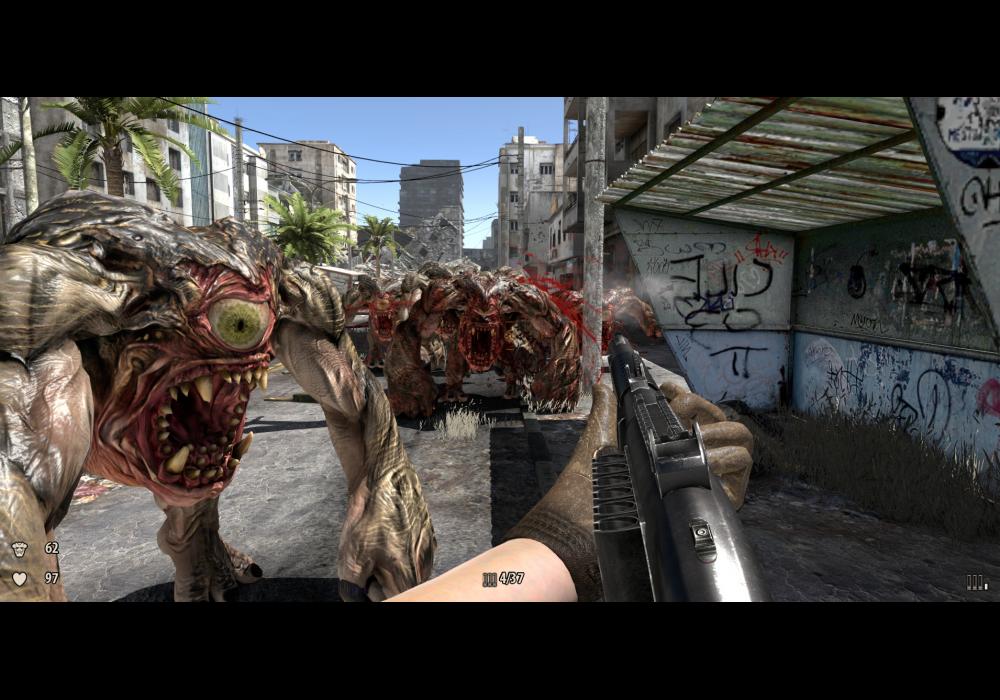Click the armor vest icon
Image resolution: width=1000 pixels, height=700 pixels.
20,548
